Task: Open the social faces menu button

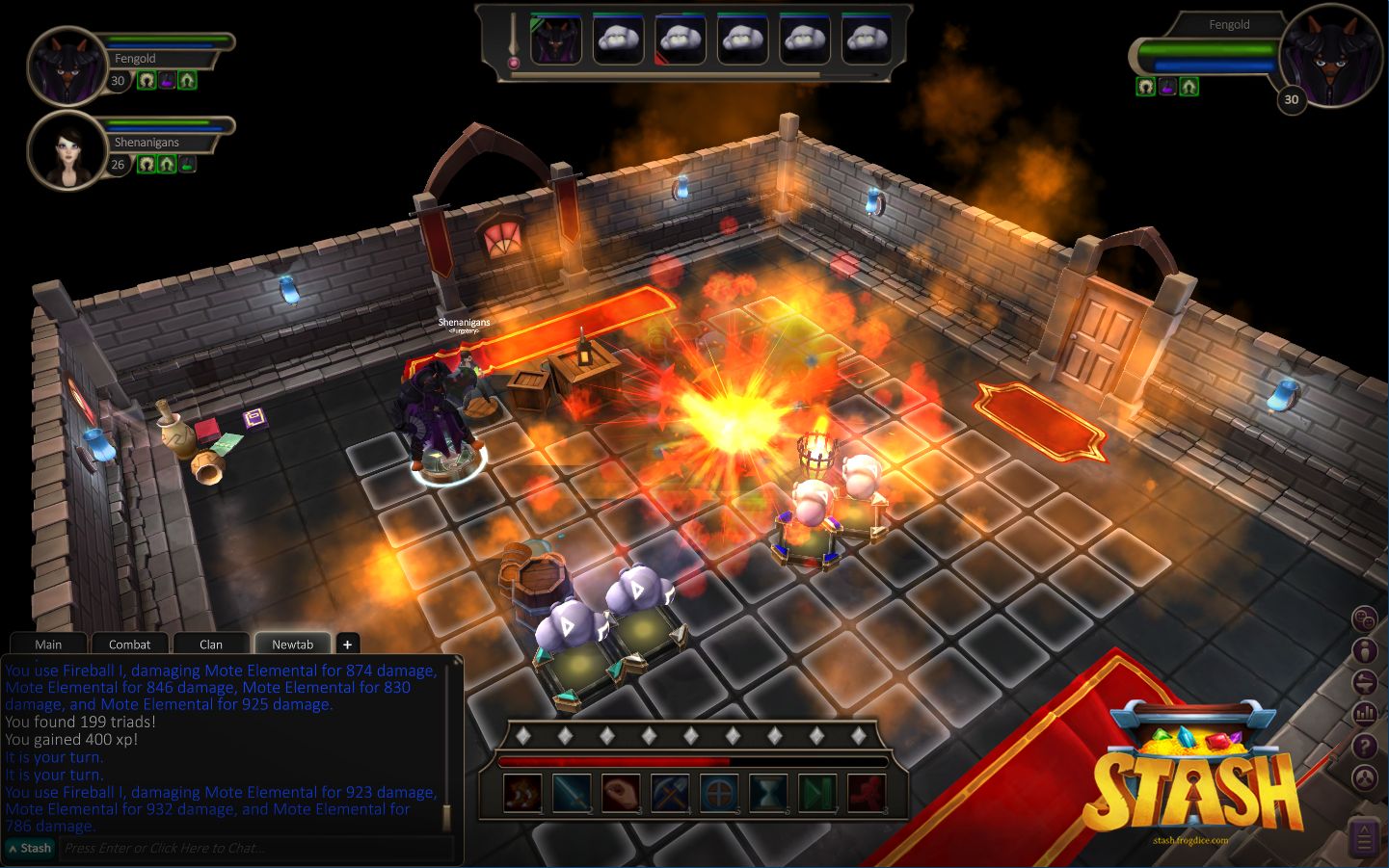Action: [1365, 619]
